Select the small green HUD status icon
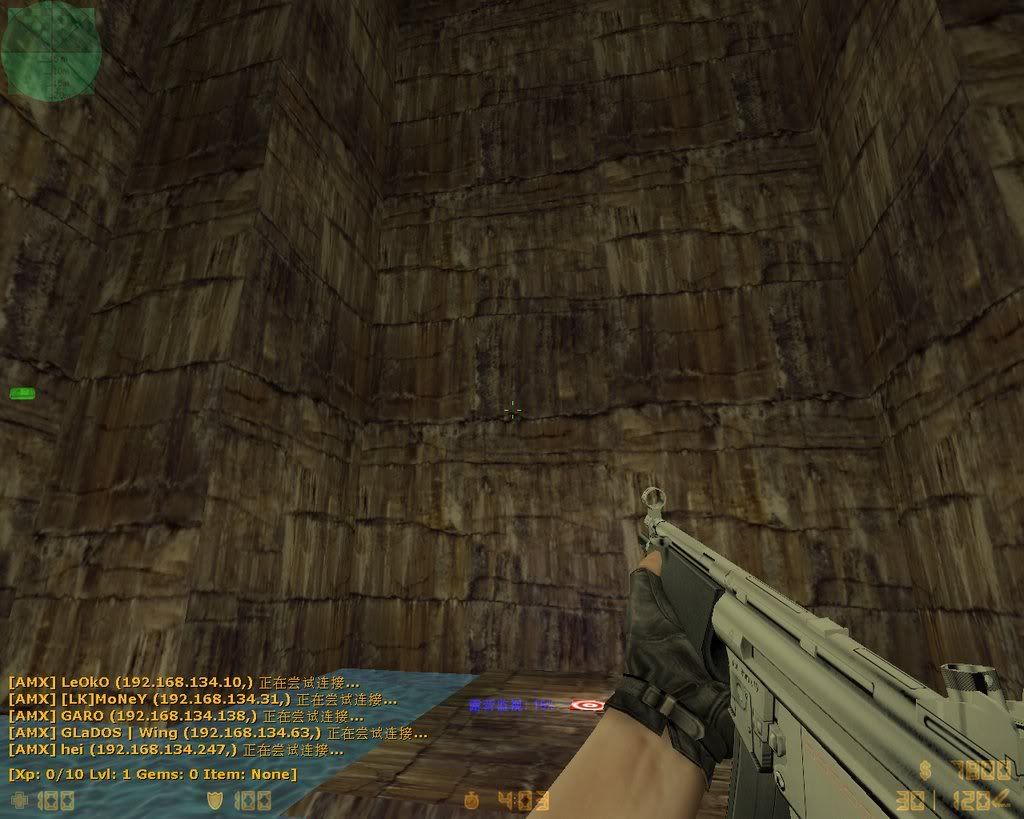Screen dimensions: 1024x819 (x=22, y=393)
